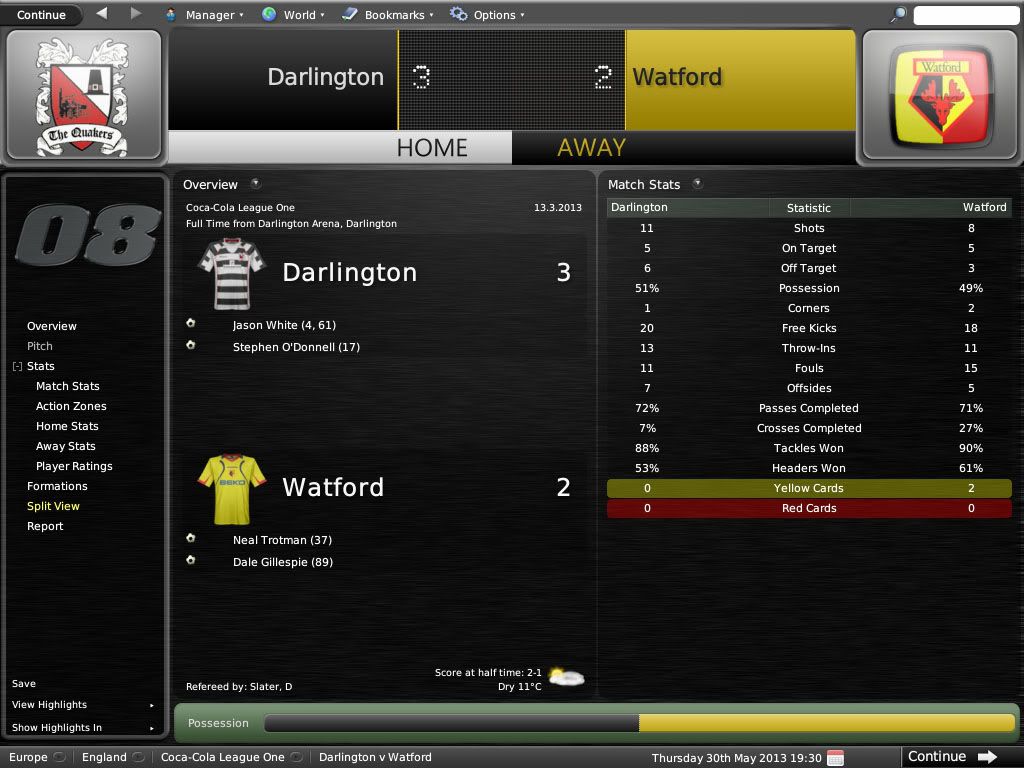
Task: Open the Formations section
Action: (57, 486)
